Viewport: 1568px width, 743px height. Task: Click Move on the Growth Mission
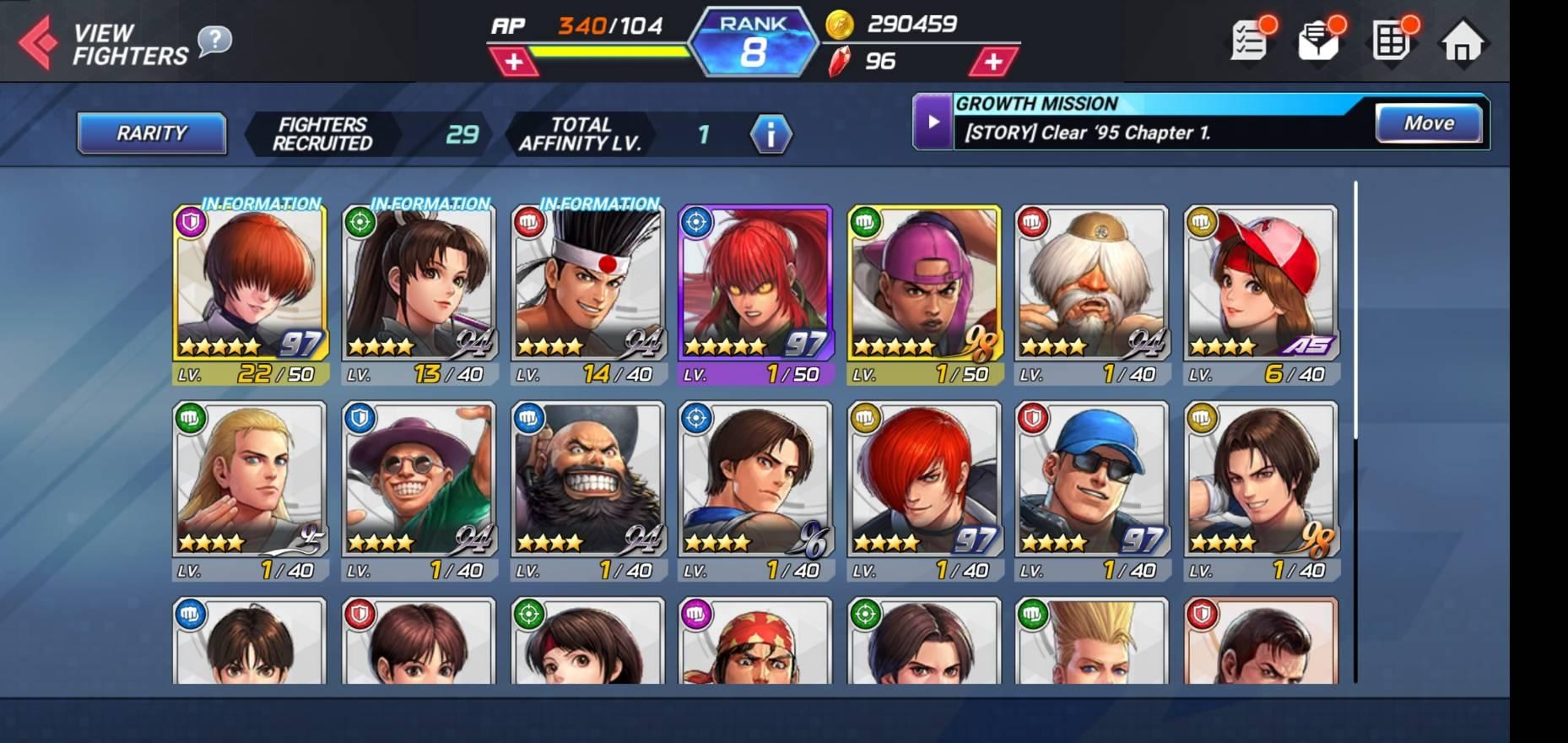(1428, 123)
